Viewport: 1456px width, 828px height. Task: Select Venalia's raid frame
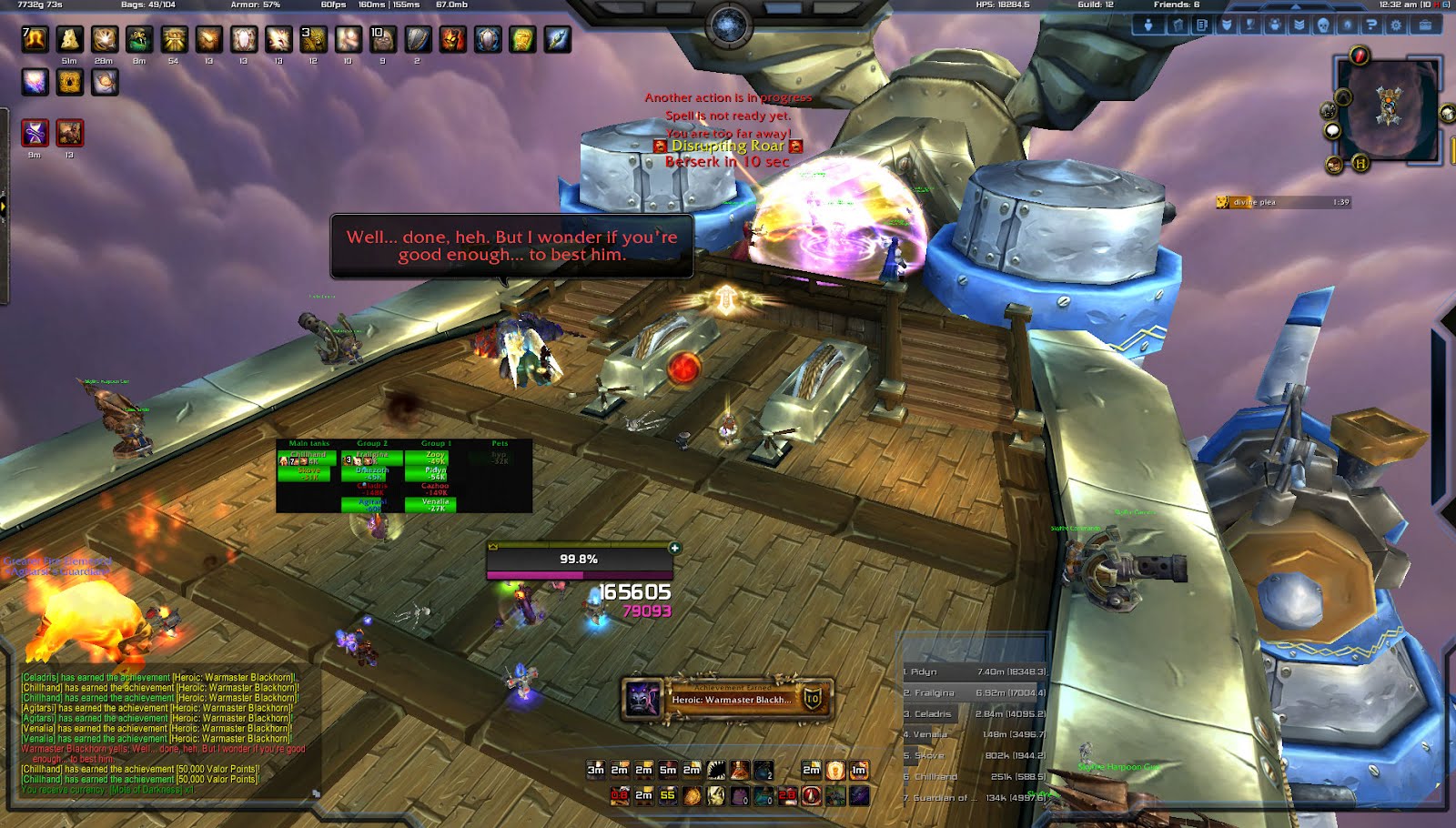[x=434, y=504]
